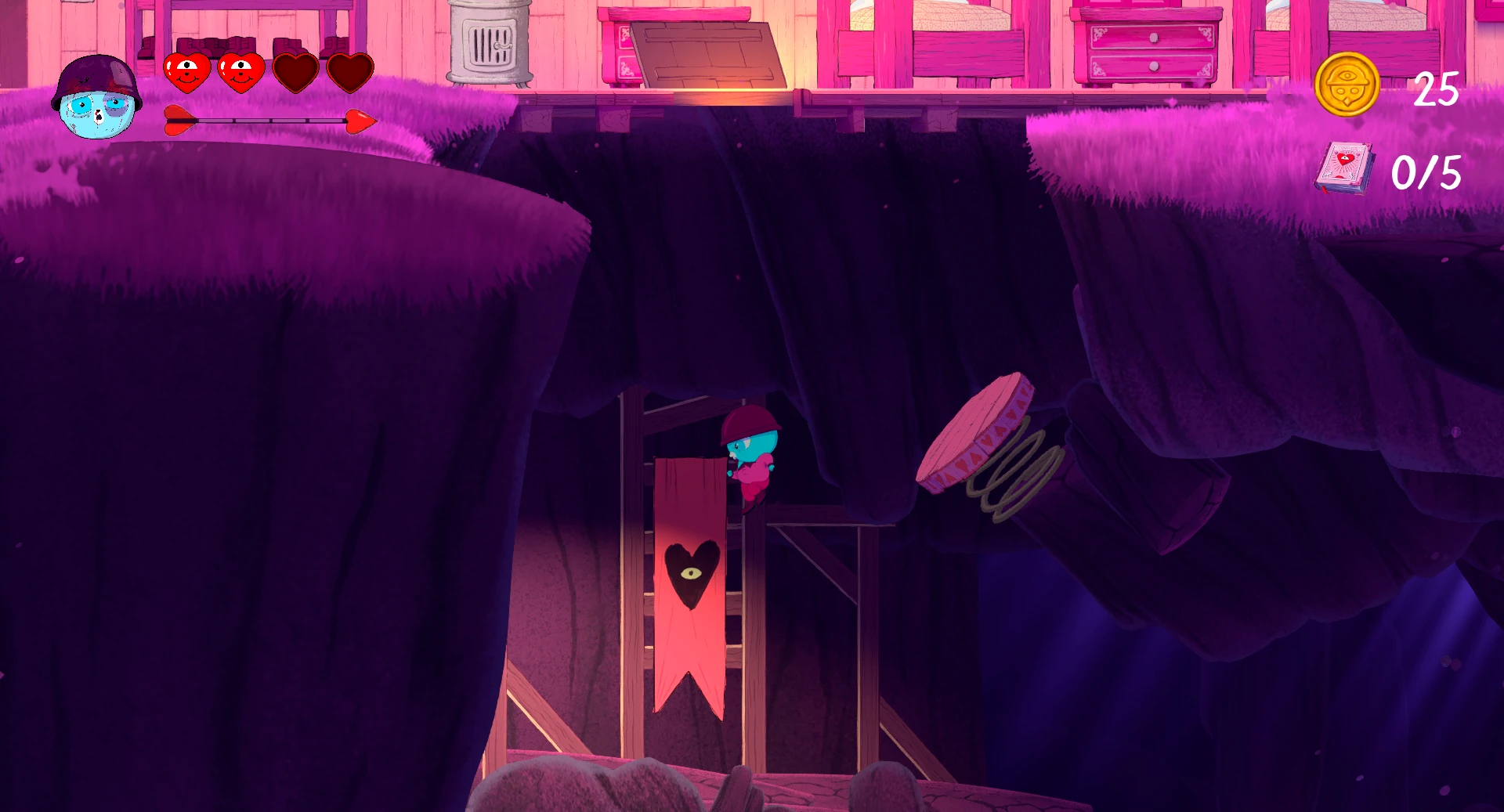1504x812 pixels.
Task: Select the third empty heart icon
Action: (295, 72)
